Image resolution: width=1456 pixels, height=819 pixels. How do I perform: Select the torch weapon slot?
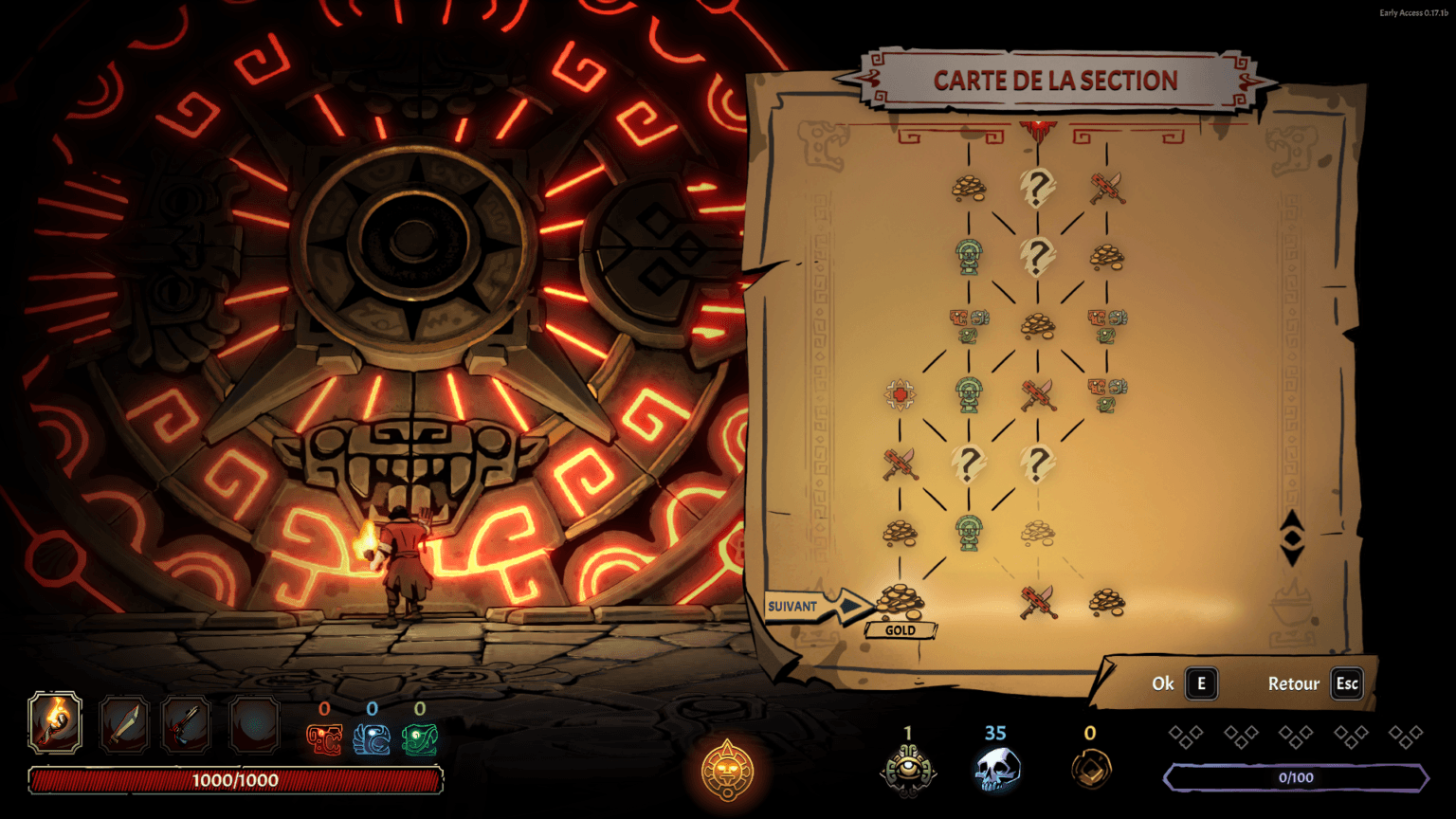(55, 723)
